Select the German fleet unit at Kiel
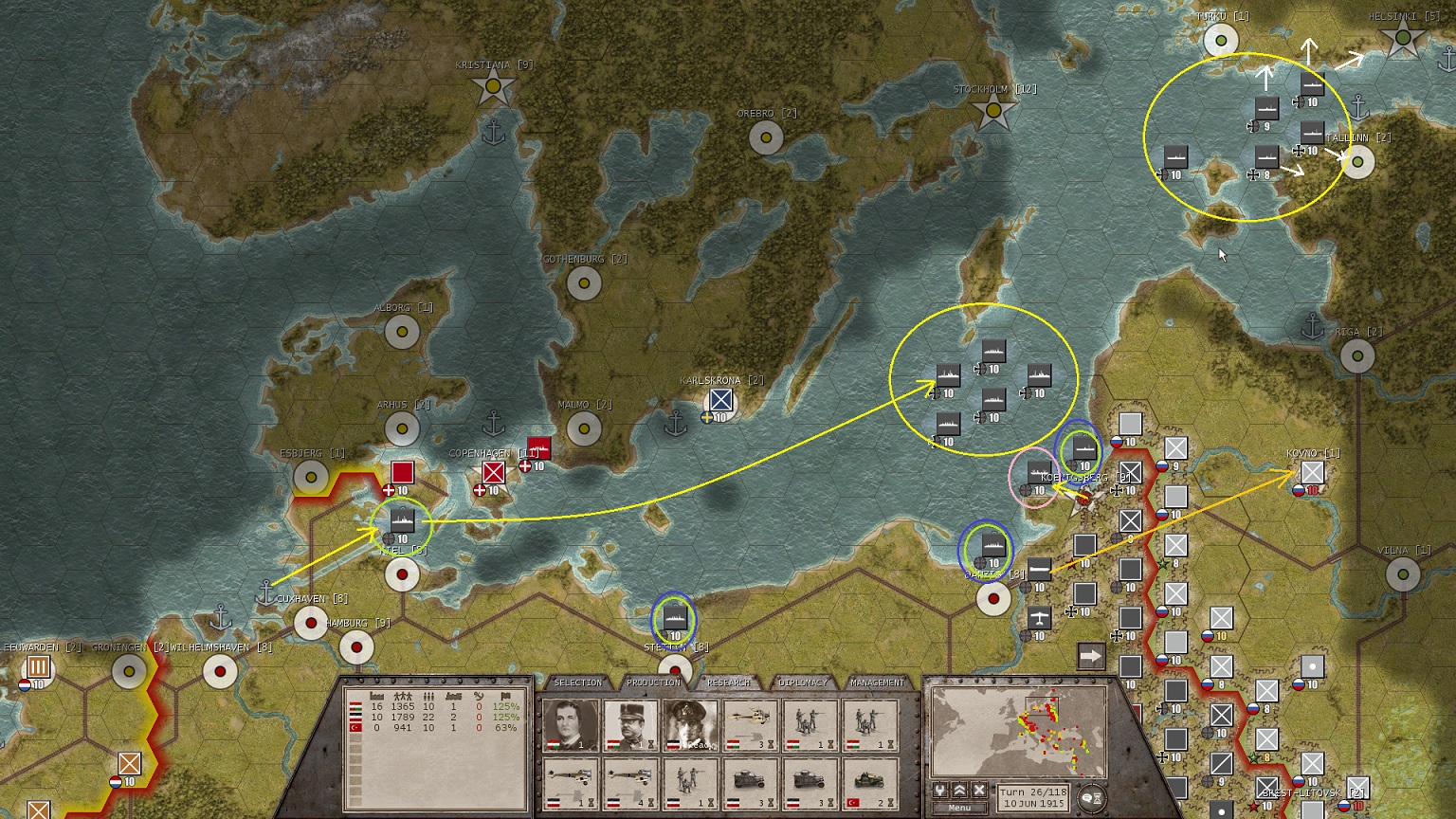Screen dimensions: 1456x819 coord(403,519)
